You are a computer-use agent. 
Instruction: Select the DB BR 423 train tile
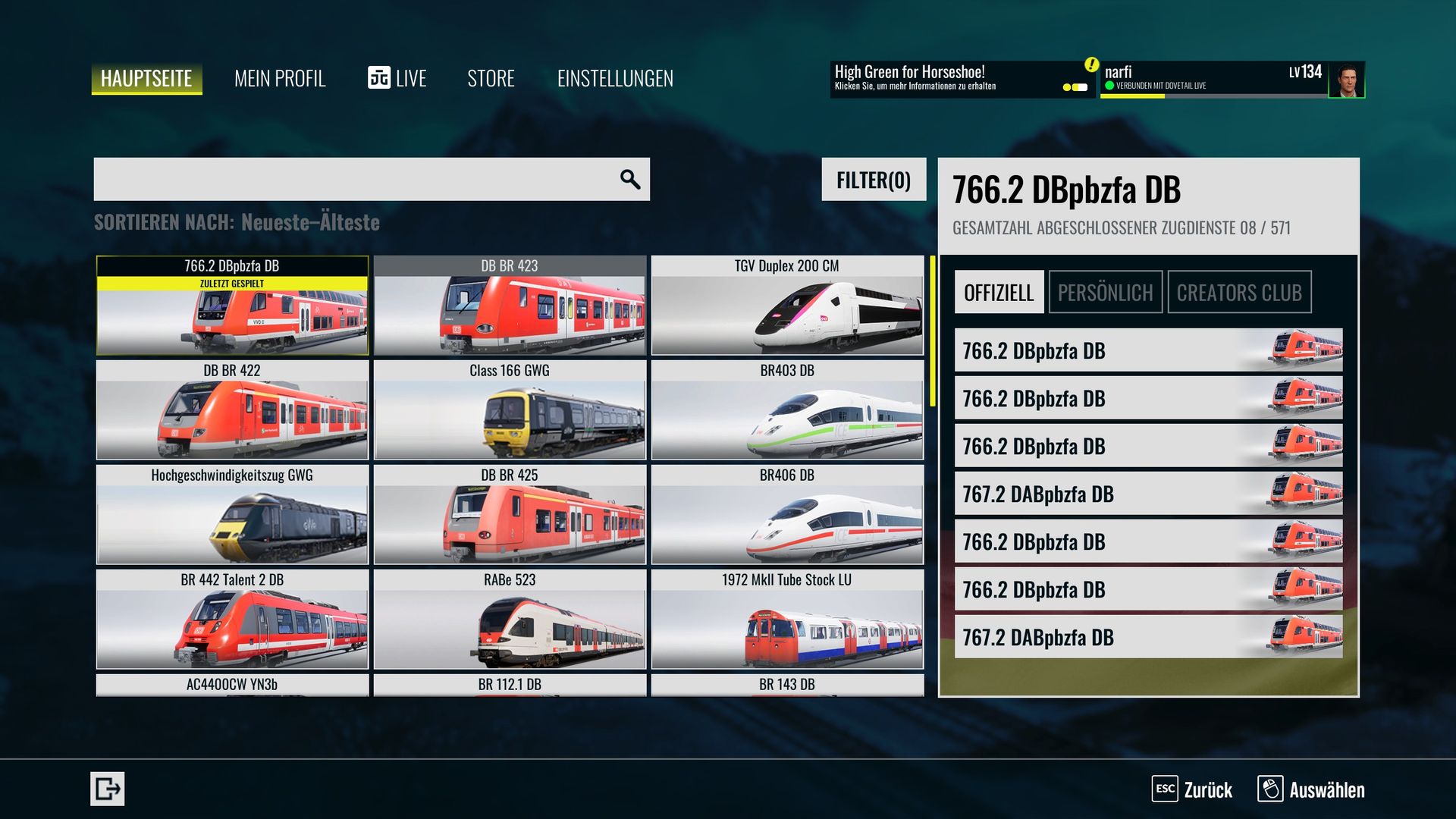point(510,306)
